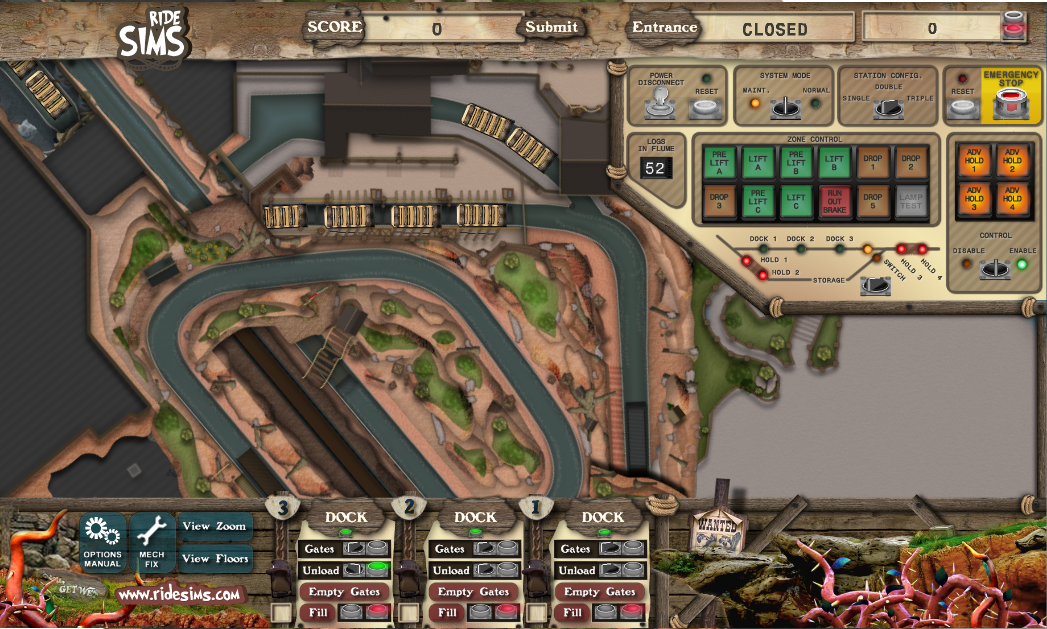Image resolution: width=1047 pixels, height=629 pixels.
Task: Open the Options Manual
Action: click(x=102, y=543)
